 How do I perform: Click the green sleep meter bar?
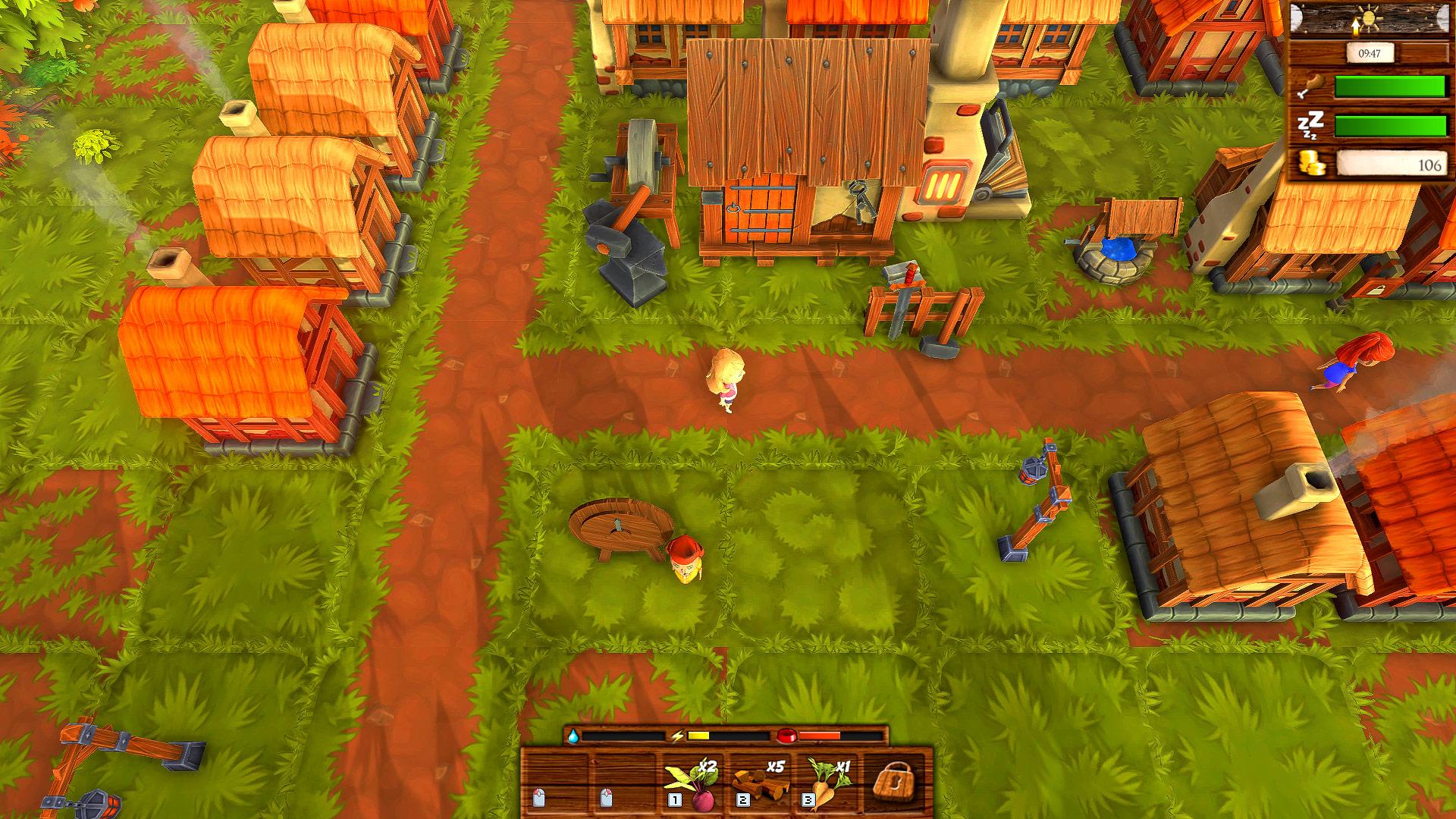coord(1389,126)
